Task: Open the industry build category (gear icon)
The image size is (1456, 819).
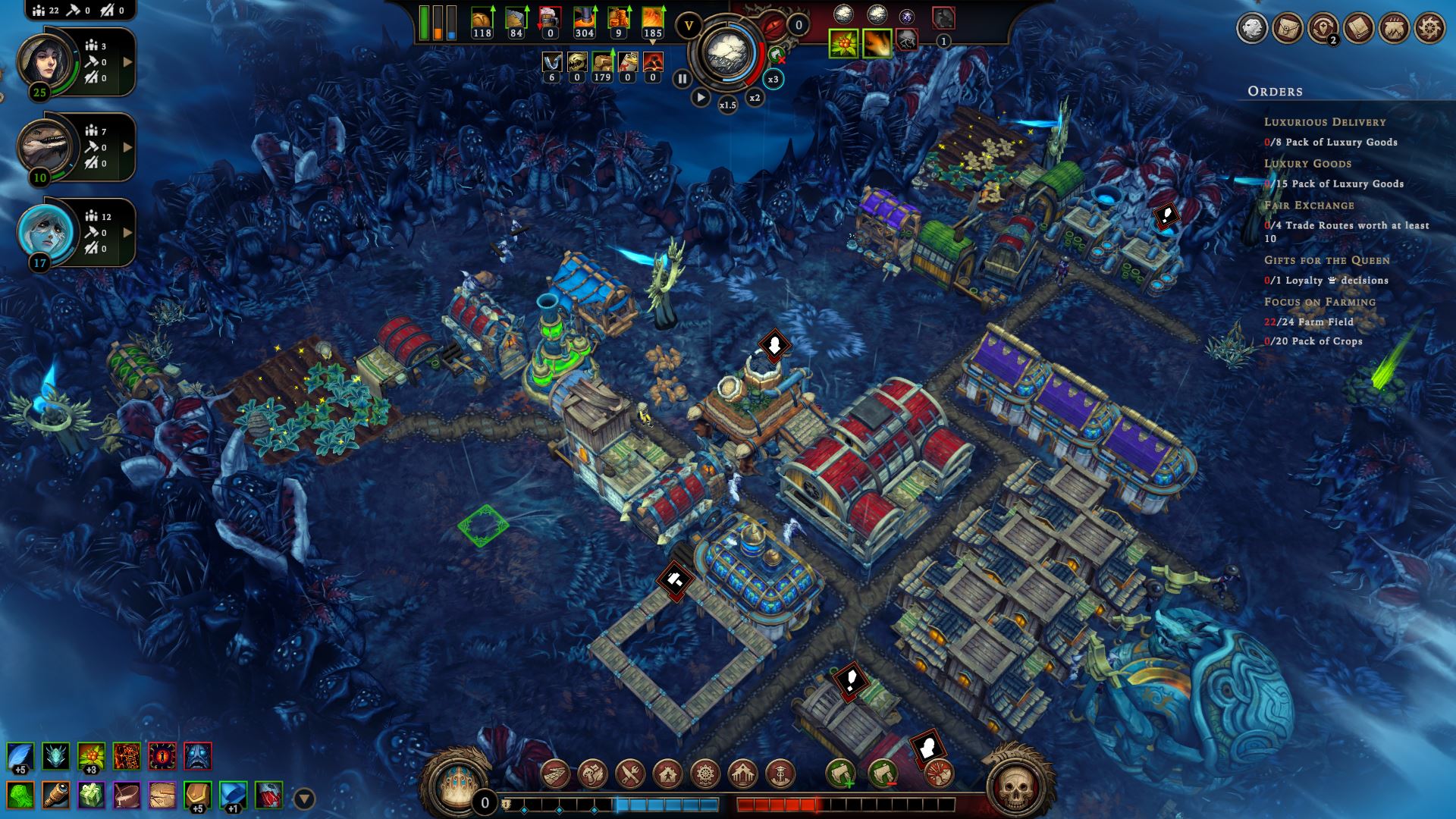Action: 705,774
